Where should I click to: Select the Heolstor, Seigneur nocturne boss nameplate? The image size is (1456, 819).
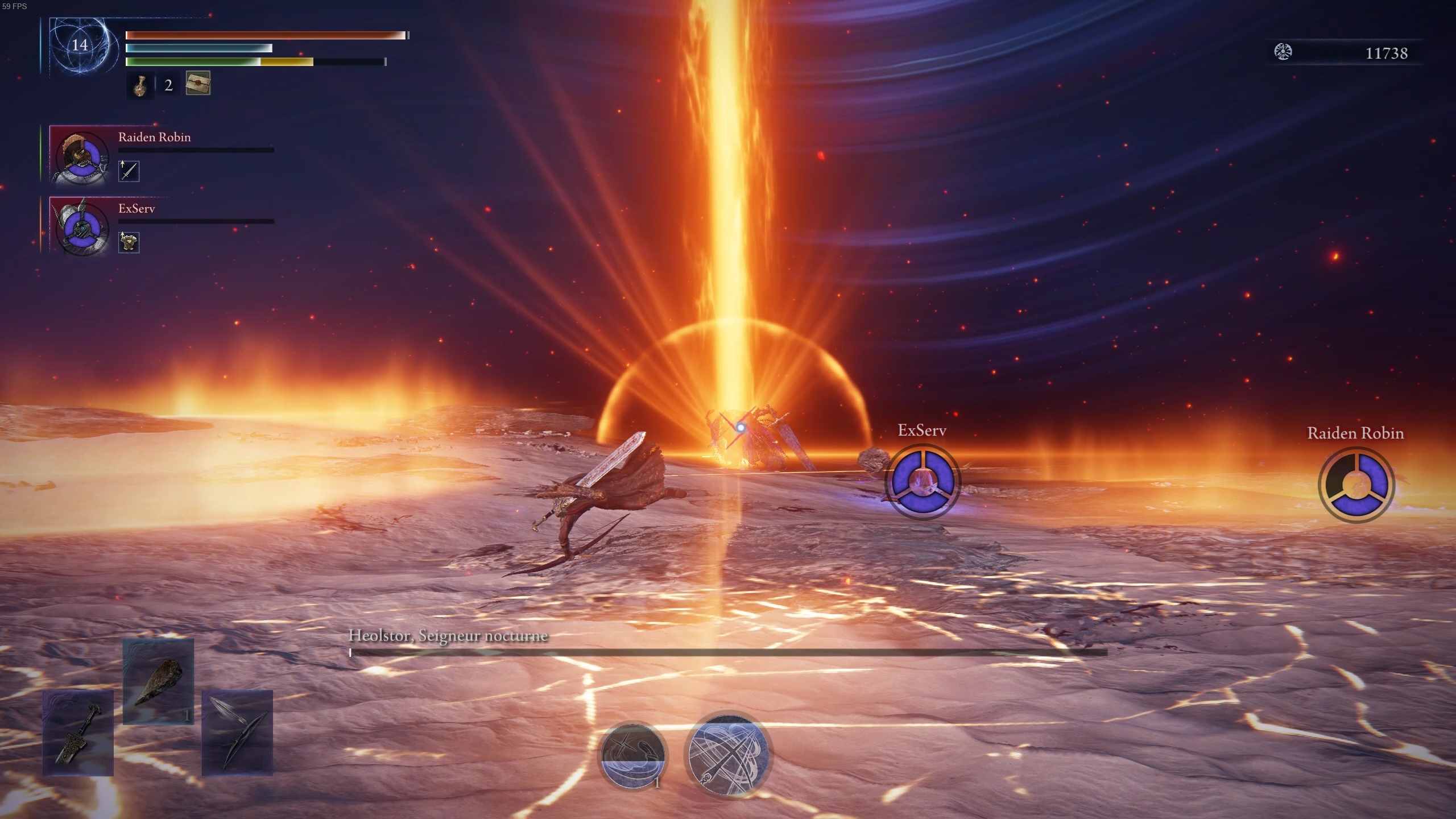click(447, 636)
